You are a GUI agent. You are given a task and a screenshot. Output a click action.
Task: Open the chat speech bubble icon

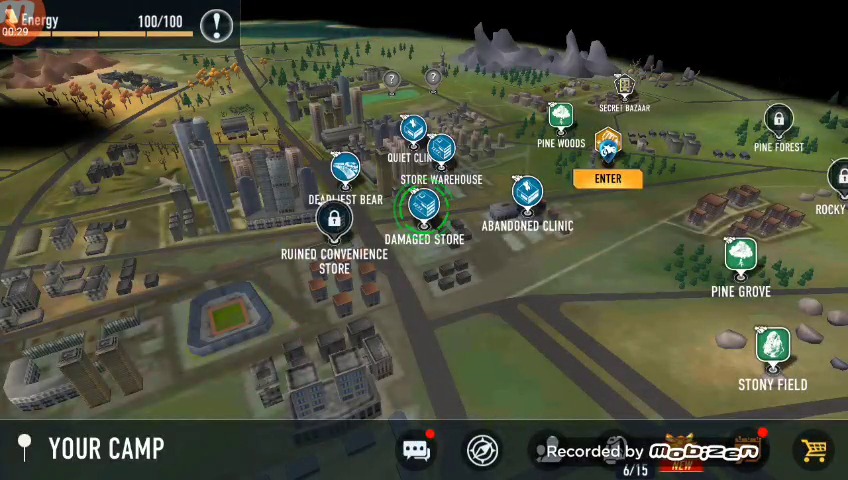coord(416,449)
